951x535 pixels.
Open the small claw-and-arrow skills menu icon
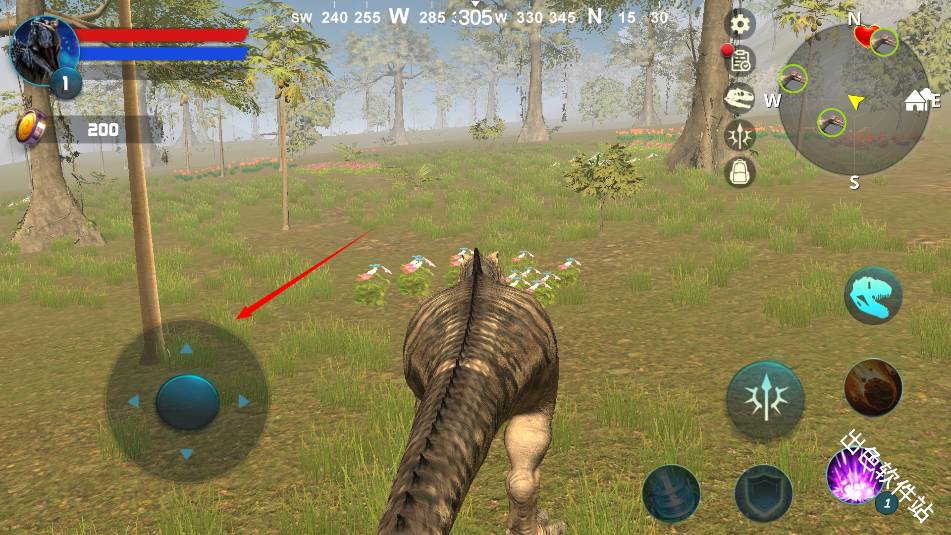click(x=740, y=135)
